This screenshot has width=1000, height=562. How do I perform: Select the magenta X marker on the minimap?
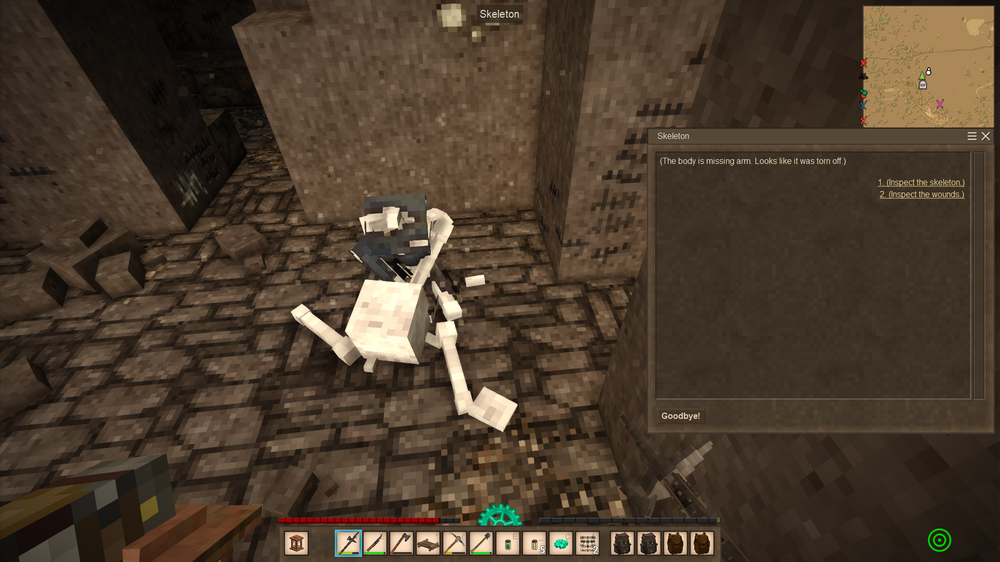pos(939,103)
